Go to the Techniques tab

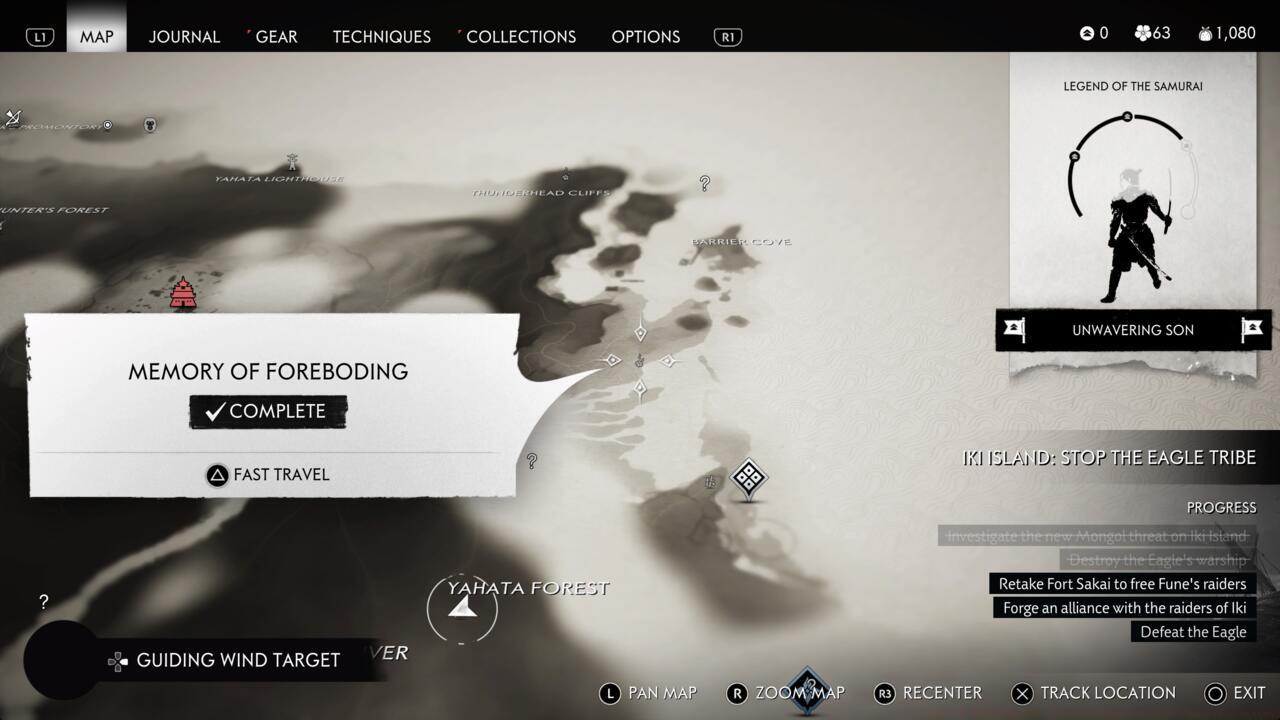[x=381, y=36]
